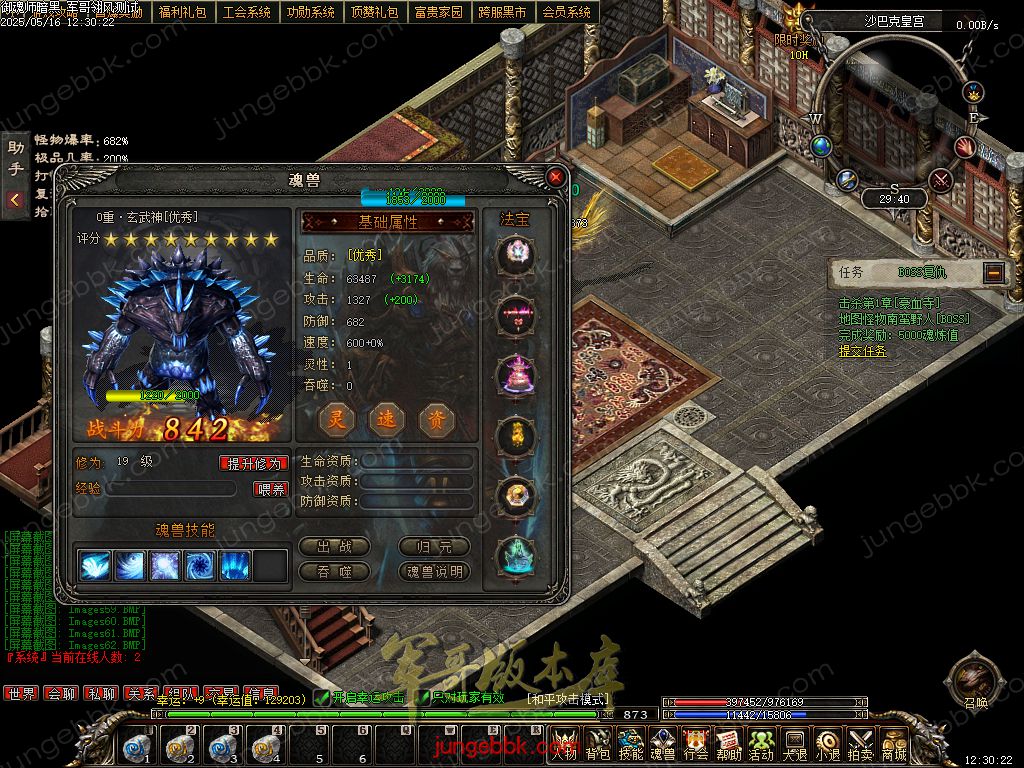Screen dimensions: 1024x768
Task: Click the 归元 button
Action: (434, 547)
